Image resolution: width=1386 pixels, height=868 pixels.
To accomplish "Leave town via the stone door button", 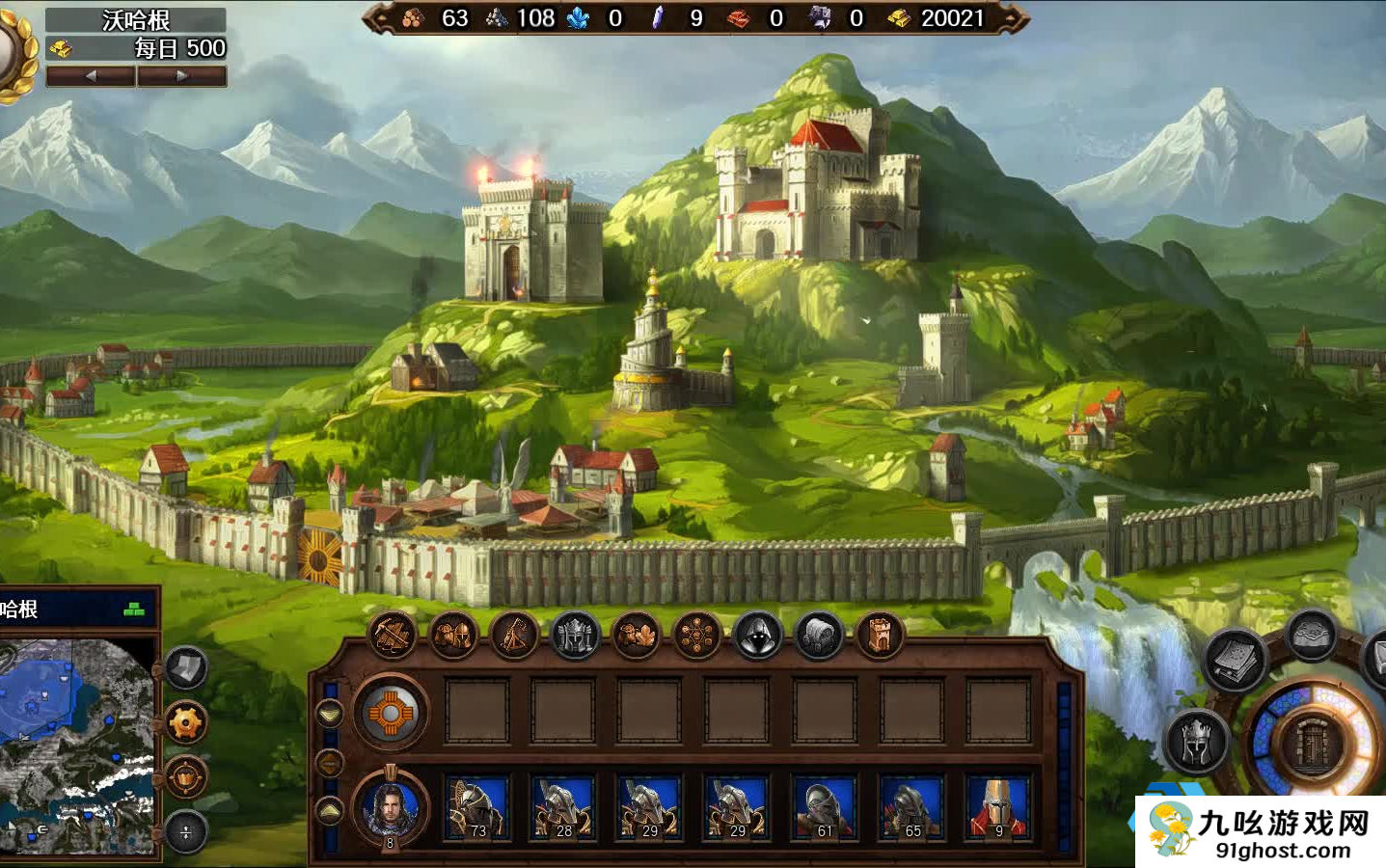I will pos(1312,744).
